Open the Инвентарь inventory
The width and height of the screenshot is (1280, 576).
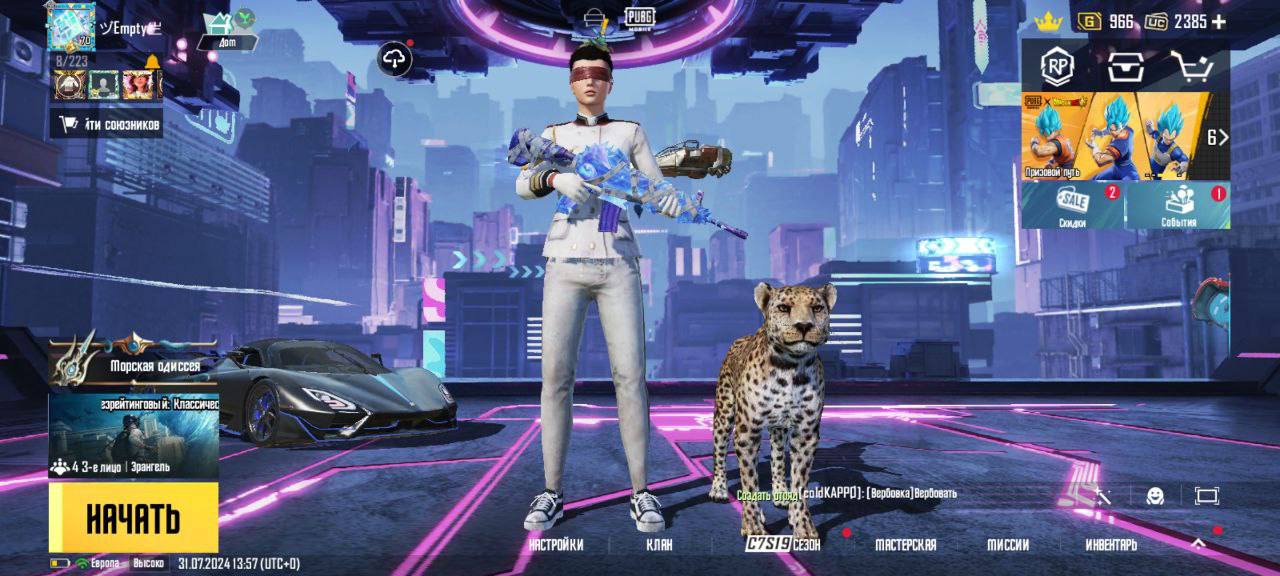[1111, 545]
